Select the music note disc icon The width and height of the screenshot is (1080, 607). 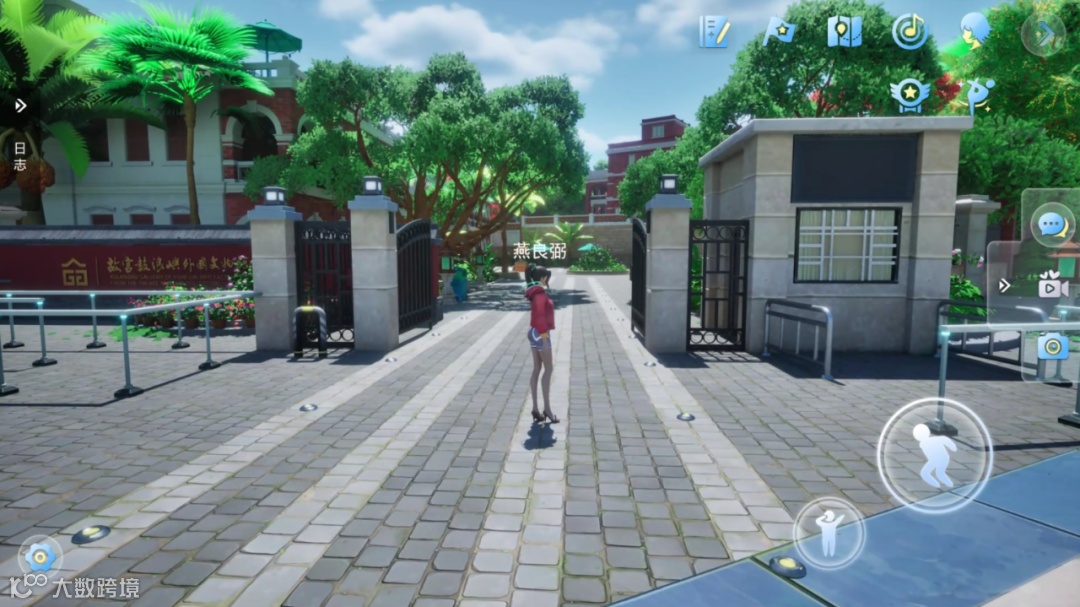tap(910, 32)
